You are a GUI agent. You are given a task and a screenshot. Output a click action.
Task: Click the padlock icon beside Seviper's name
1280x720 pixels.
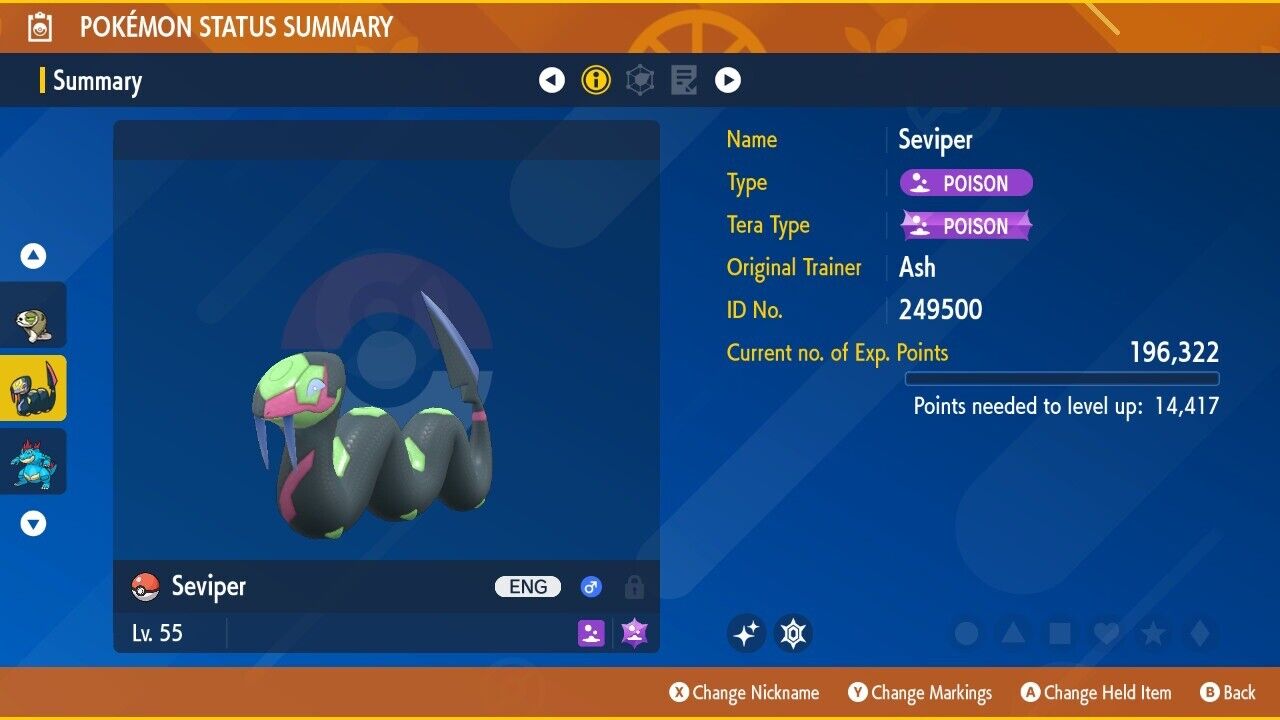pyautogui.click(x=634, y=587)
